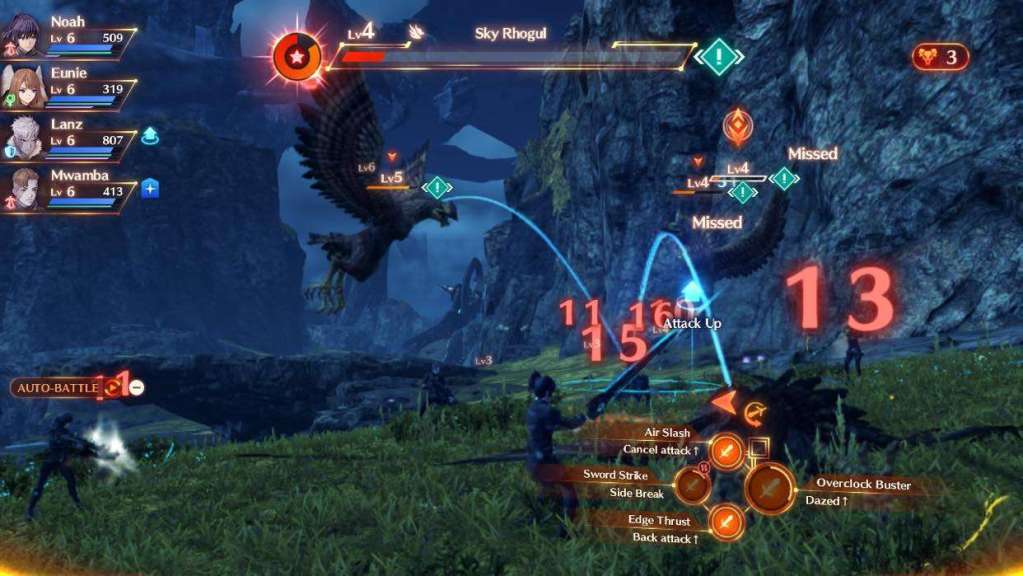The height and width of the screenshot is (576, 1023).
Task: Choose Lanz's party panel
Action: [x=68, y=138]
